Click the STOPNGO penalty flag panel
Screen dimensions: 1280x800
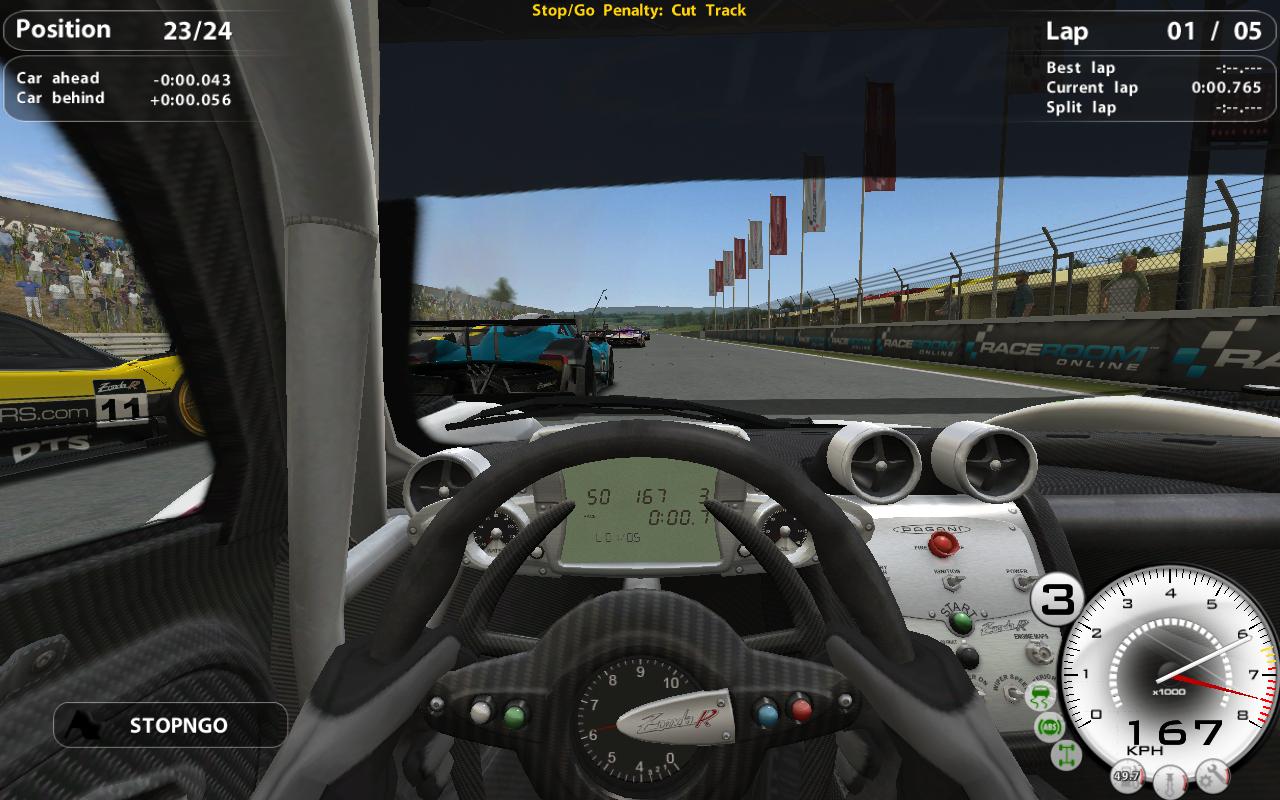170,725
